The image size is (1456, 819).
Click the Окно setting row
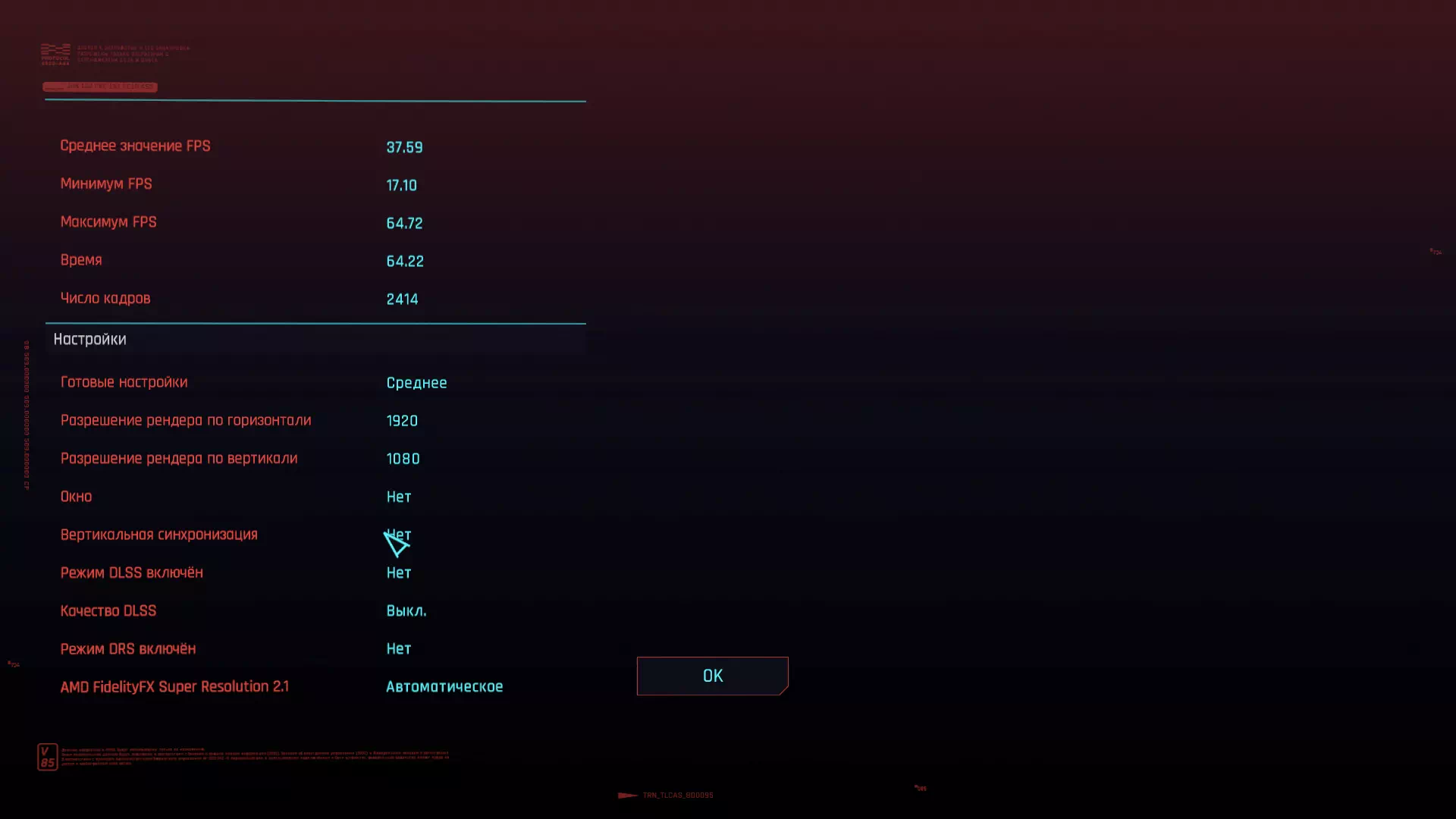point(77,496)
